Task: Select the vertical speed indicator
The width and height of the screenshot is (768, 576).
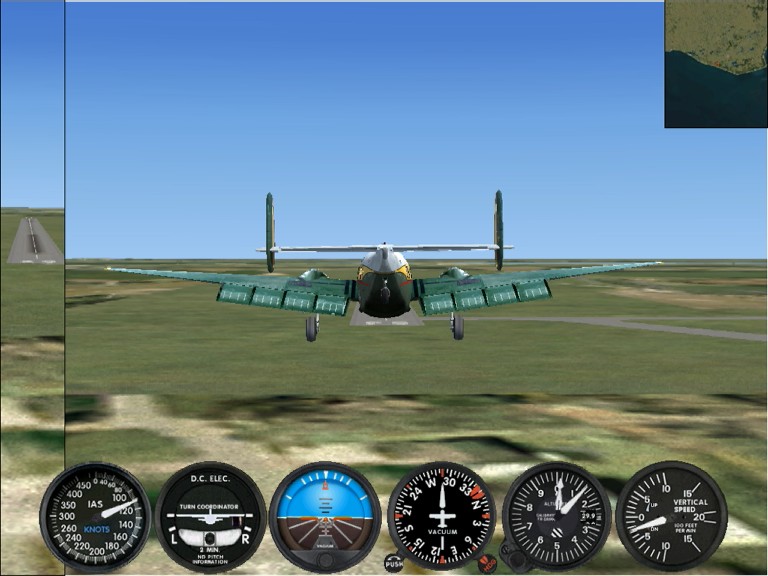Action: [x=671, y=516]
